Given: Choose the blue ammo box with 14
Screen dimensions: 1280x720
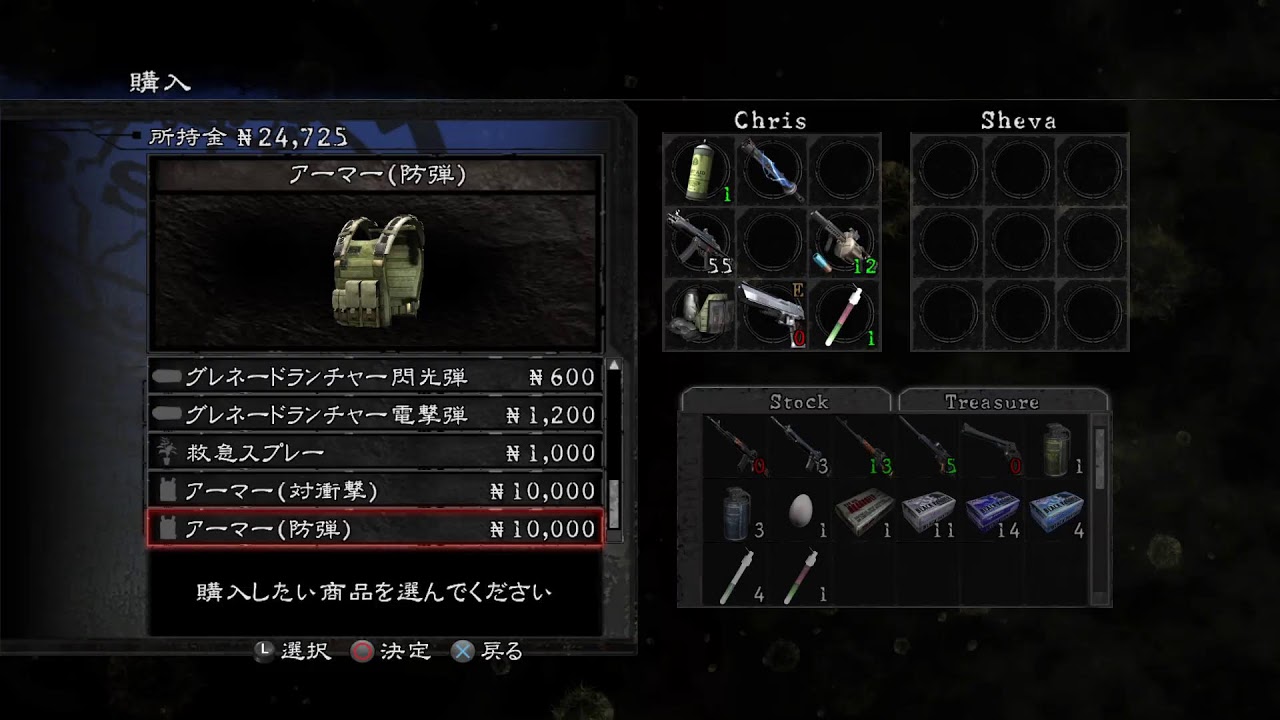Looking at the screenshot, I should (994, 512).
